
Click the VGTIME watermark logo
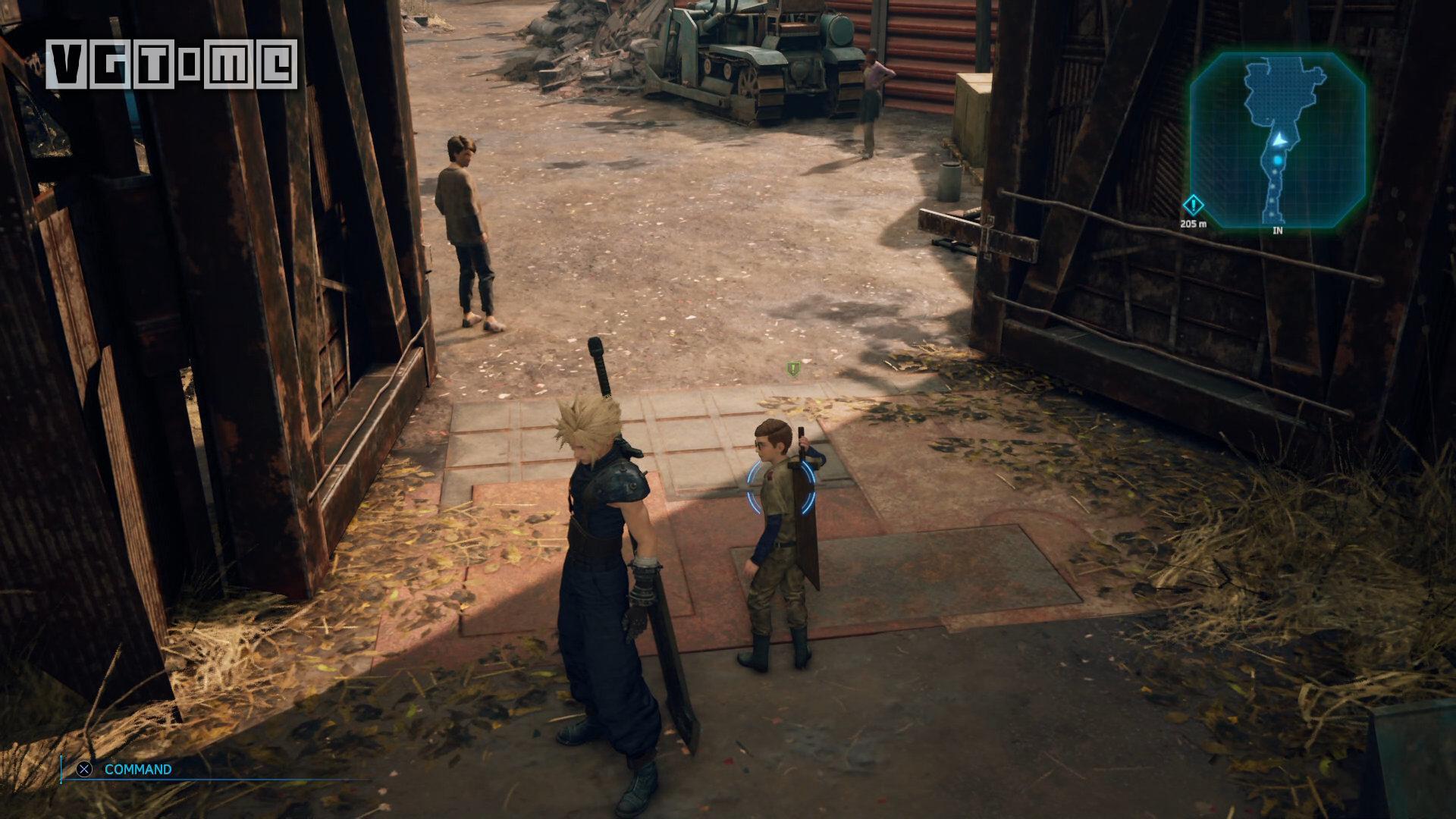pyautogui.click(x=172, y=64)
